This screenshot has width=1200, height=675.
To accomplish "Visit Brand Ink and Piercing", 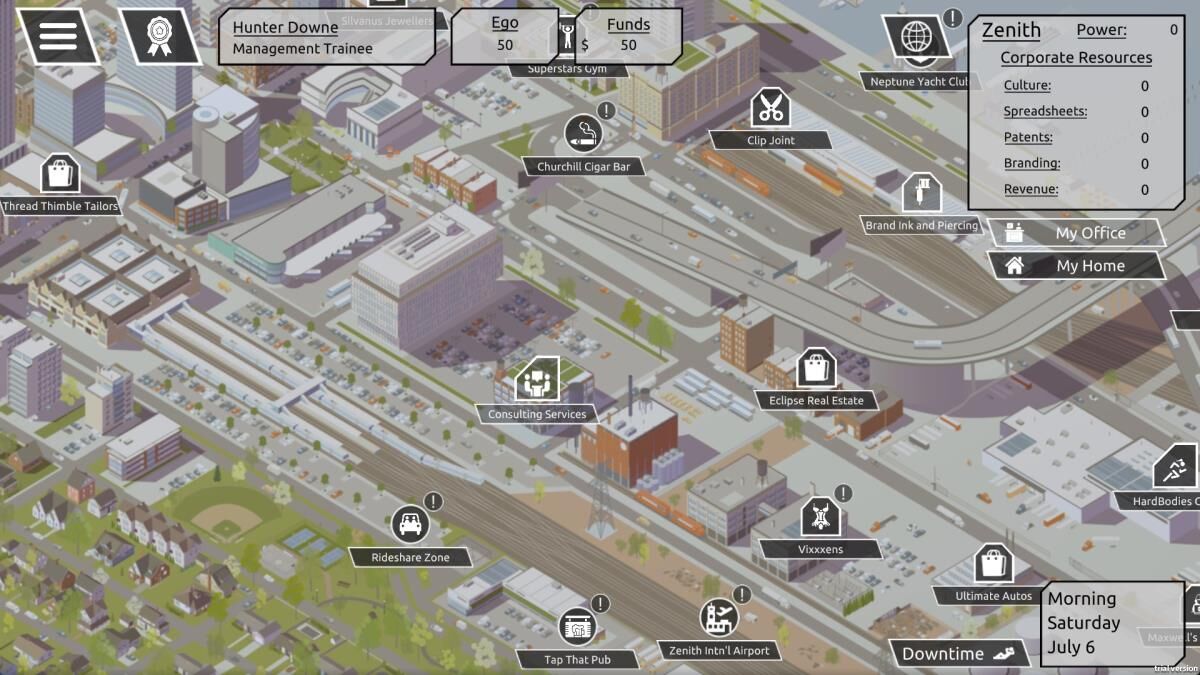I will point(921,193).
